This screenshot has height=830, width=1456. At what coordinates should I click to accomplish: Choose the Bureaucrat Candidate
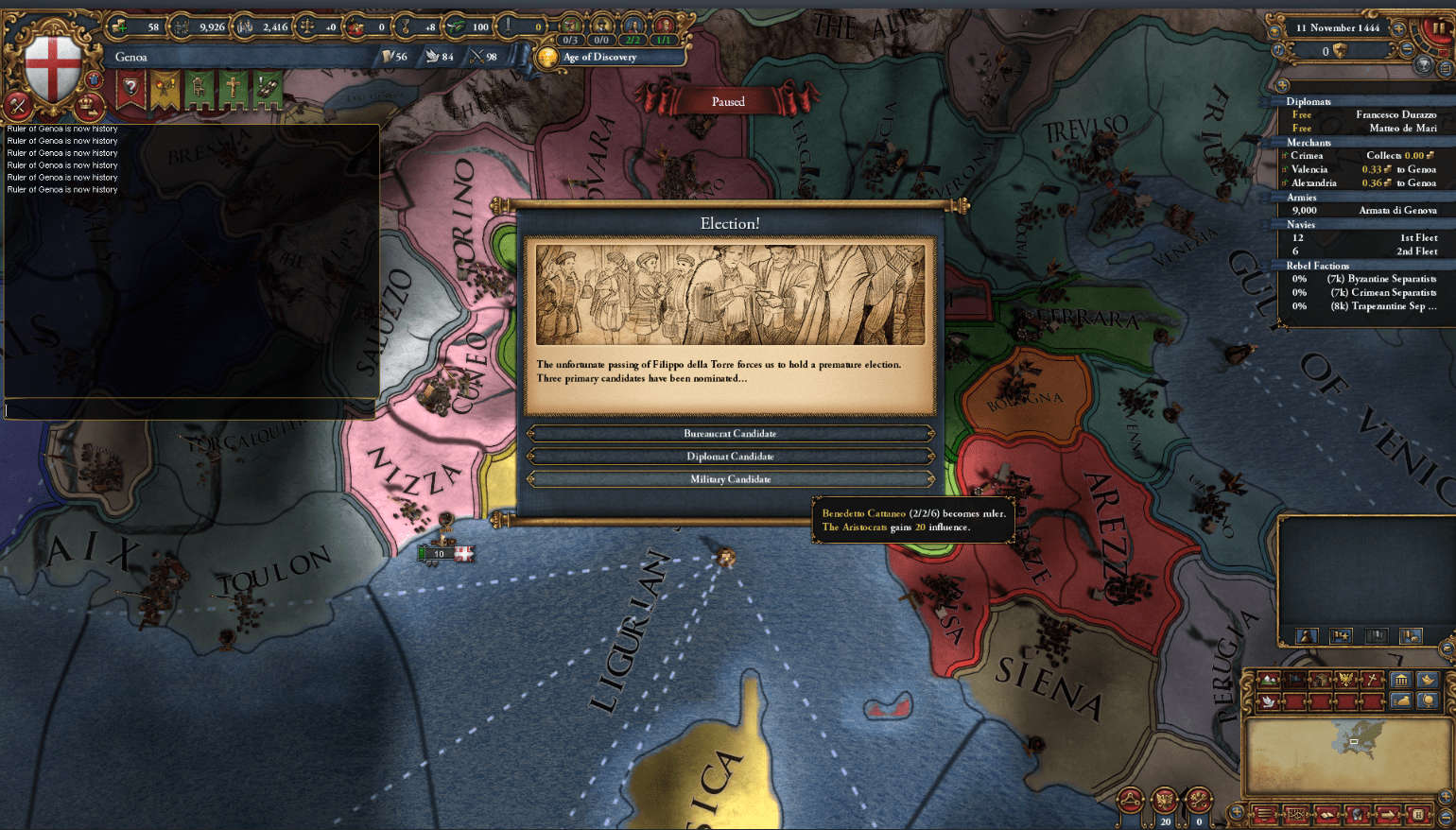click(x=728, y=434)
